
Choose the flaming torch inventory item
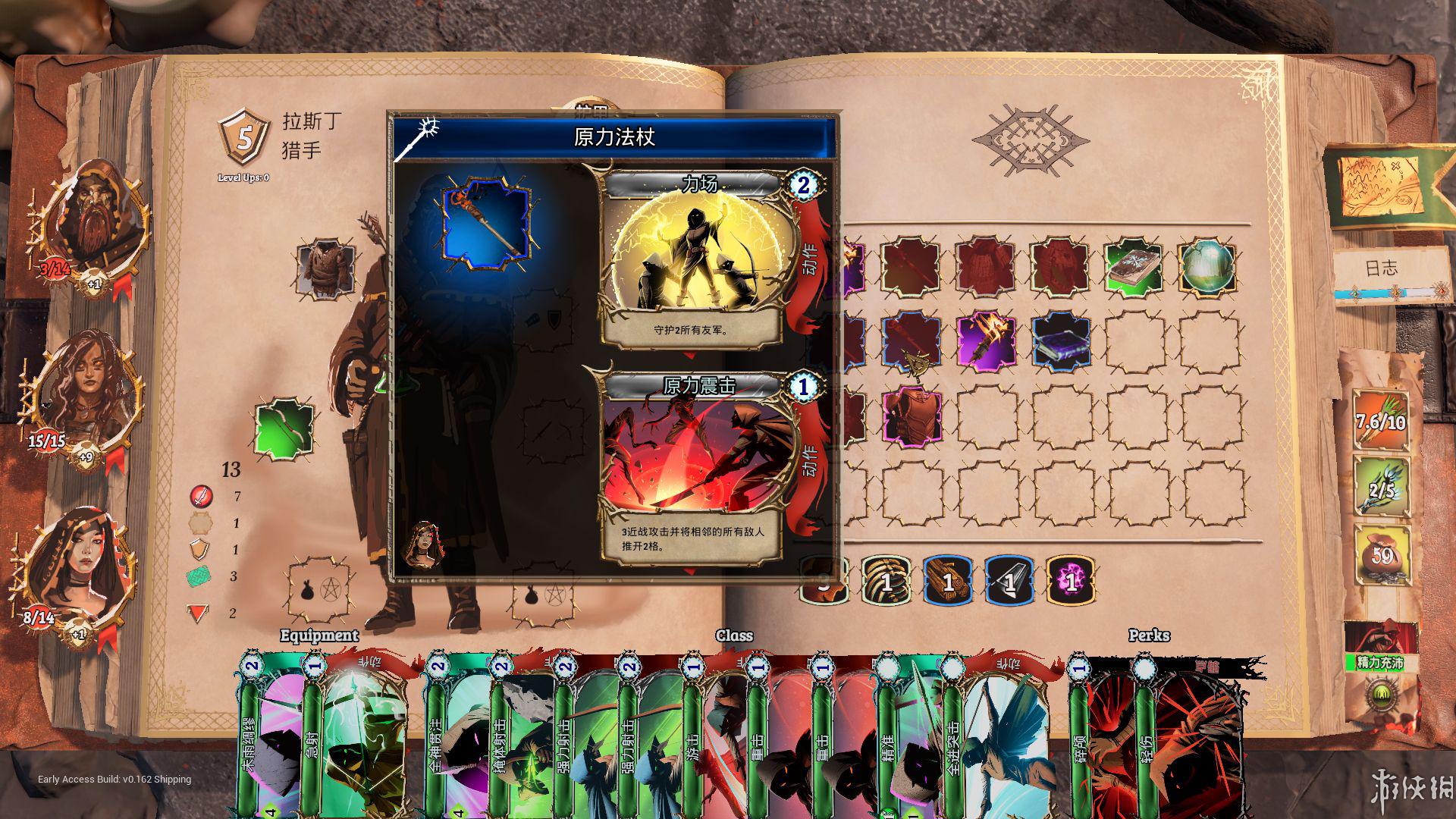click(x=987, y=341)
